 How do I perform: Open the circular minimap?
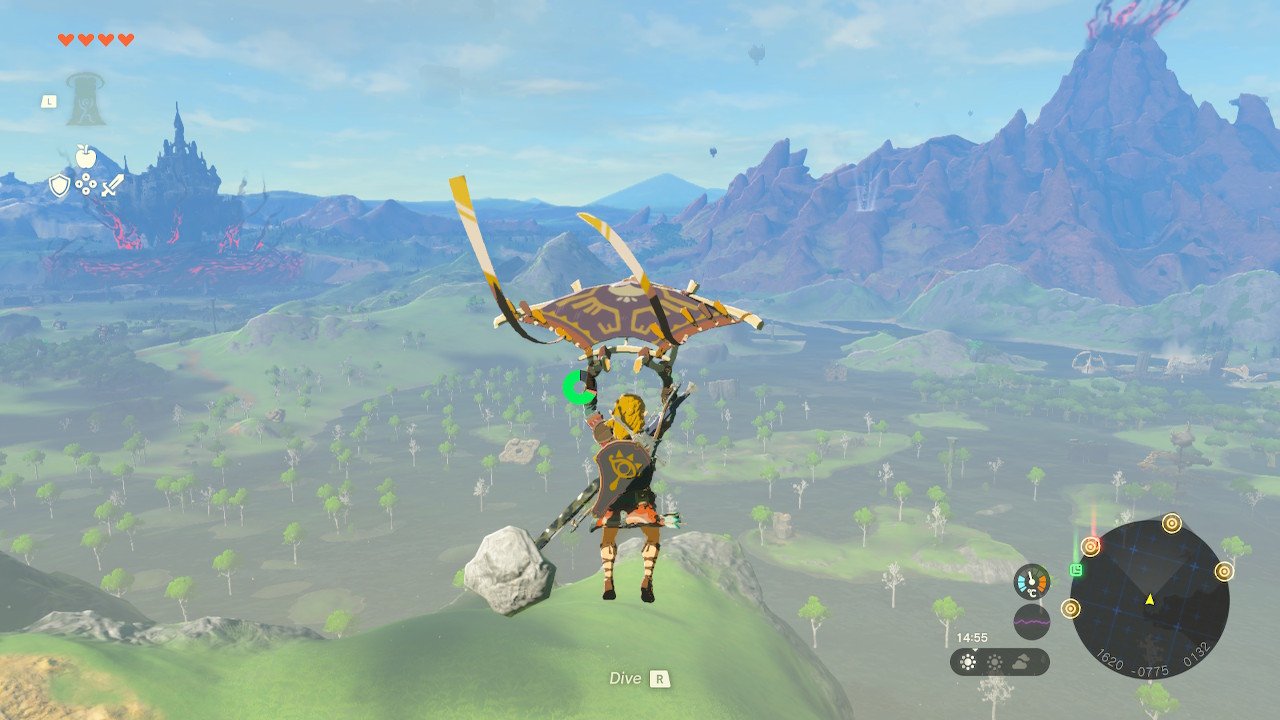click(1149, 600)
